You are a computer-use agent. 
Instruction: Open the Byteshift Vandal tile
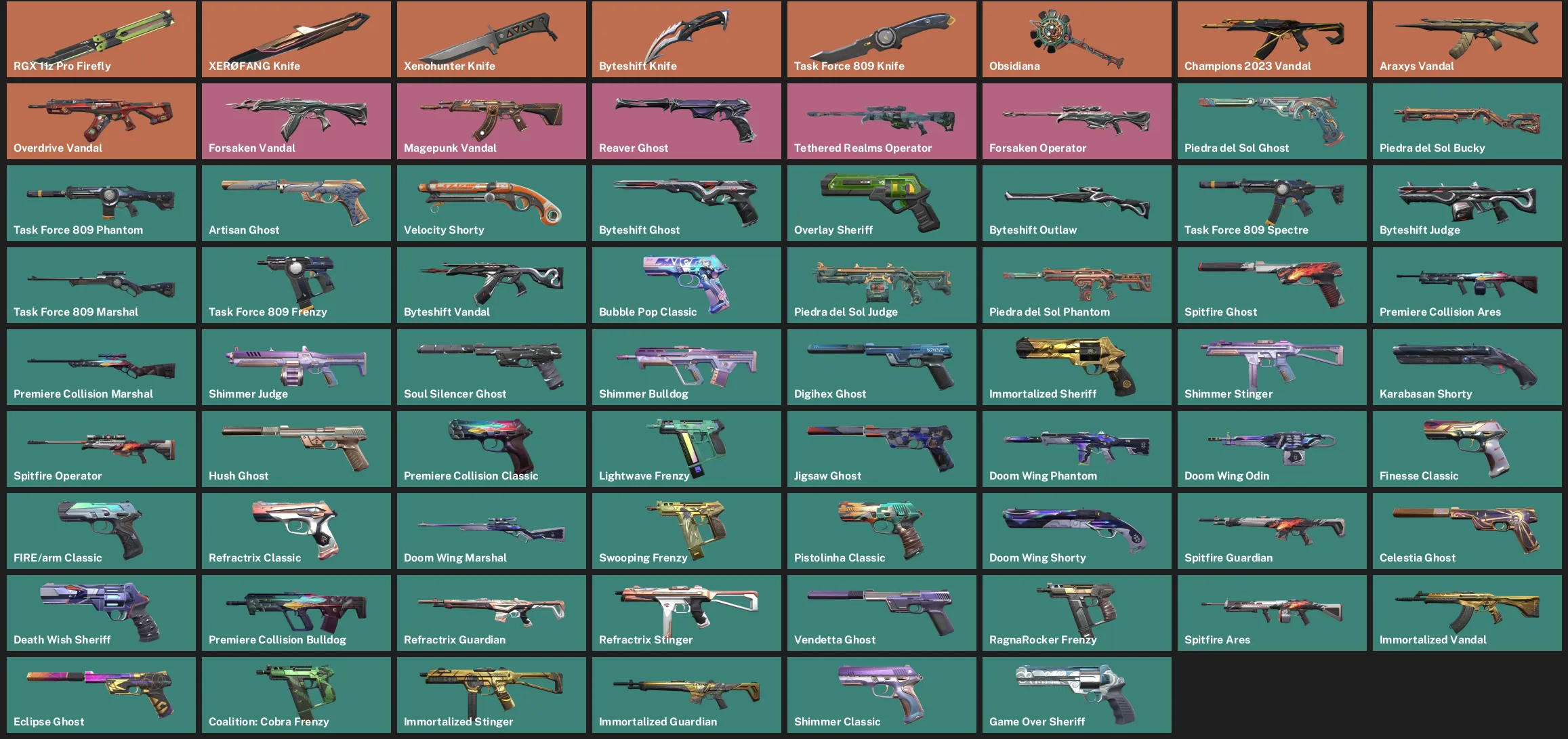click(491, 284)
